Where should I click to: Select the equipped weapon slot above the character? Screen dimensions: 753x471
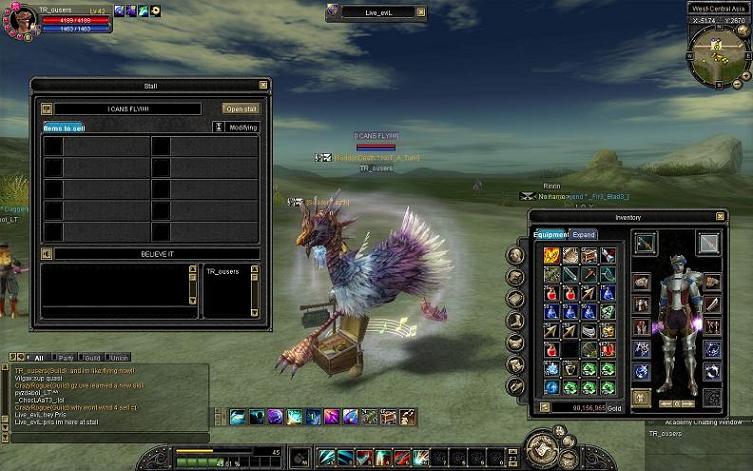tap(645, 243)
